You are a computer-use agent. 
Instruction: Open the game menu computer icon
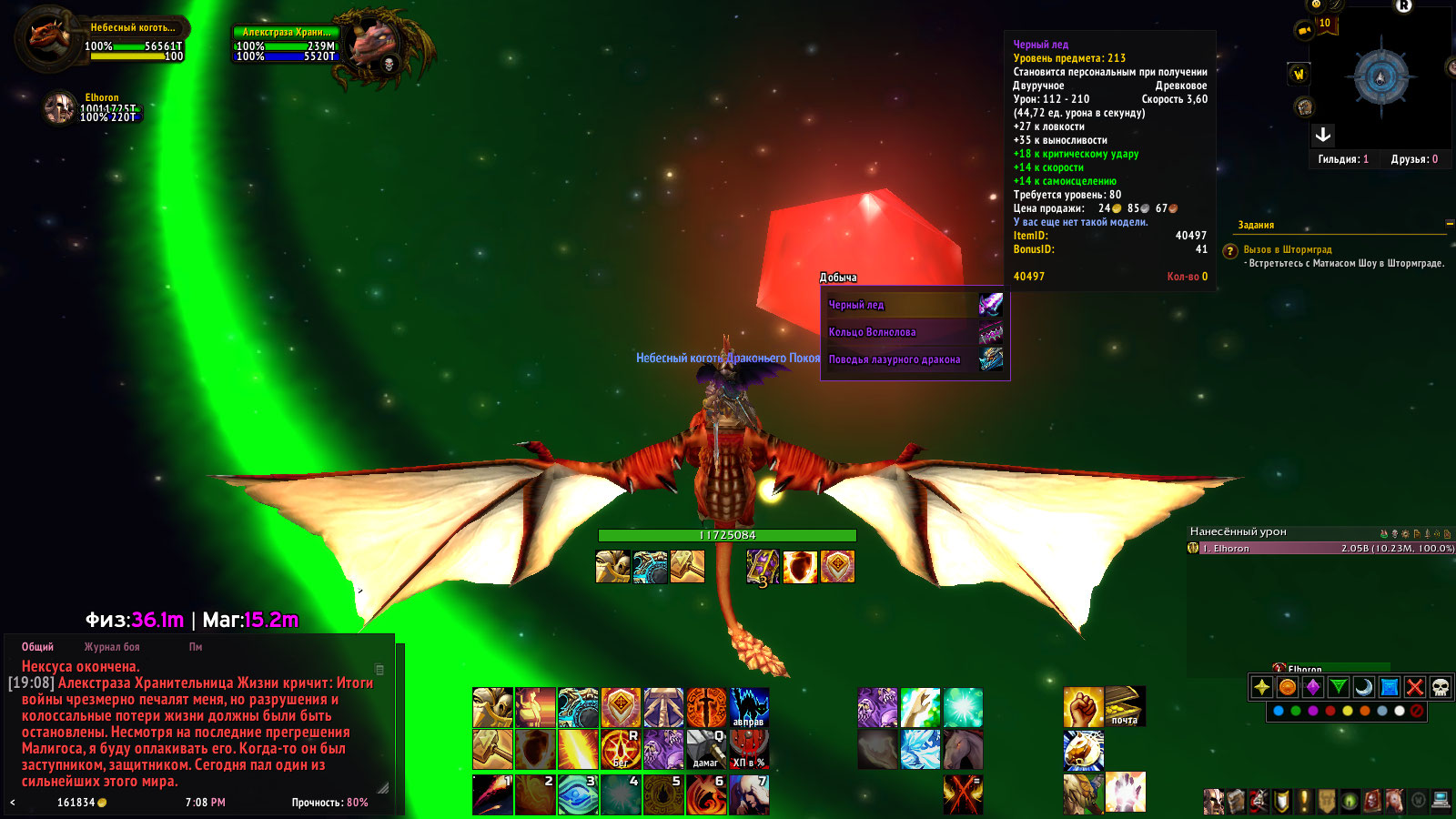pyautogui.click(x=1441, y=801)
